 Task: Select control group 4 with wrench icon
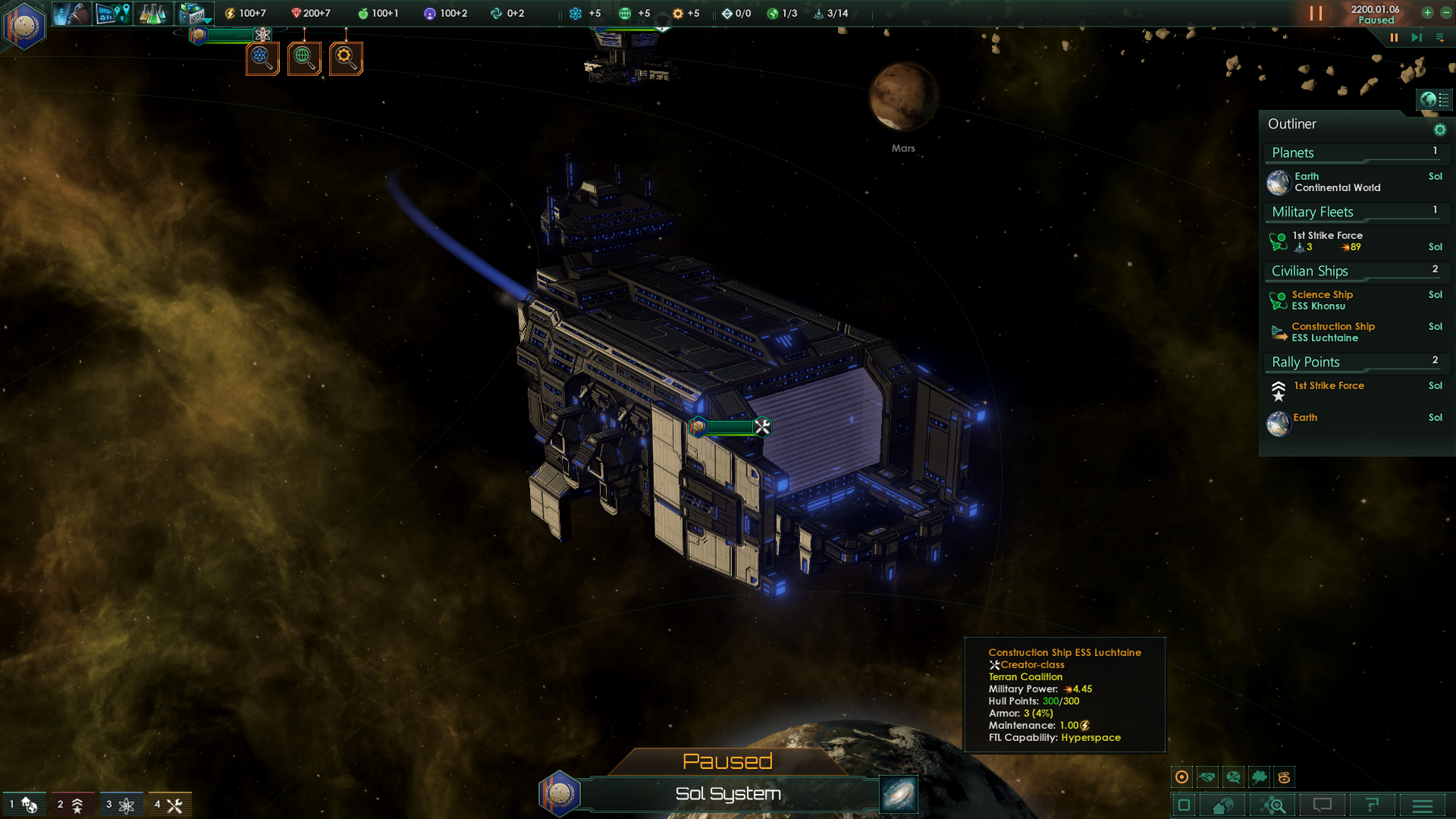[170, 805]
